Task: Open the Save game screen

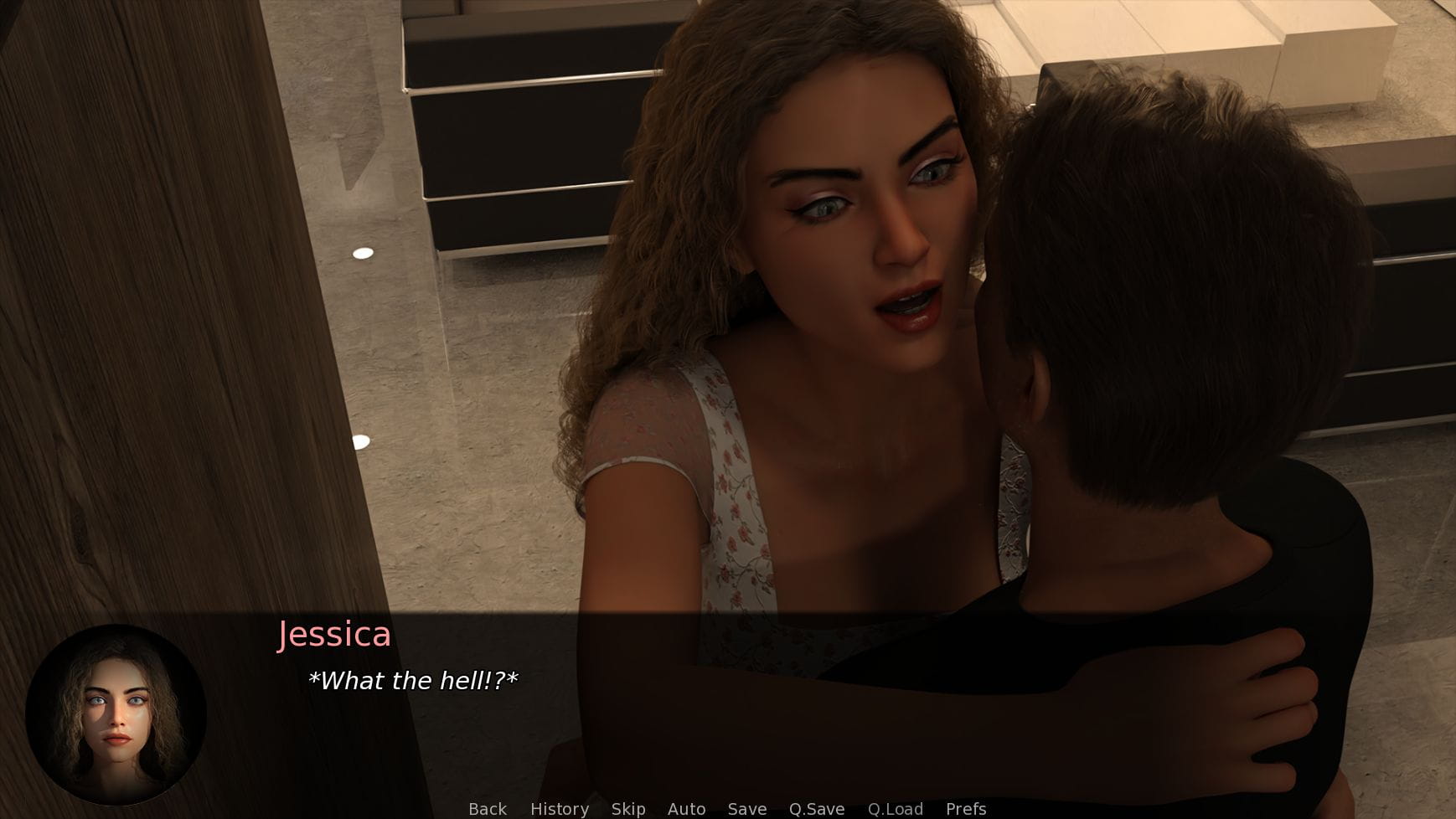Action: pyautogui.click(x=747, y=809)
